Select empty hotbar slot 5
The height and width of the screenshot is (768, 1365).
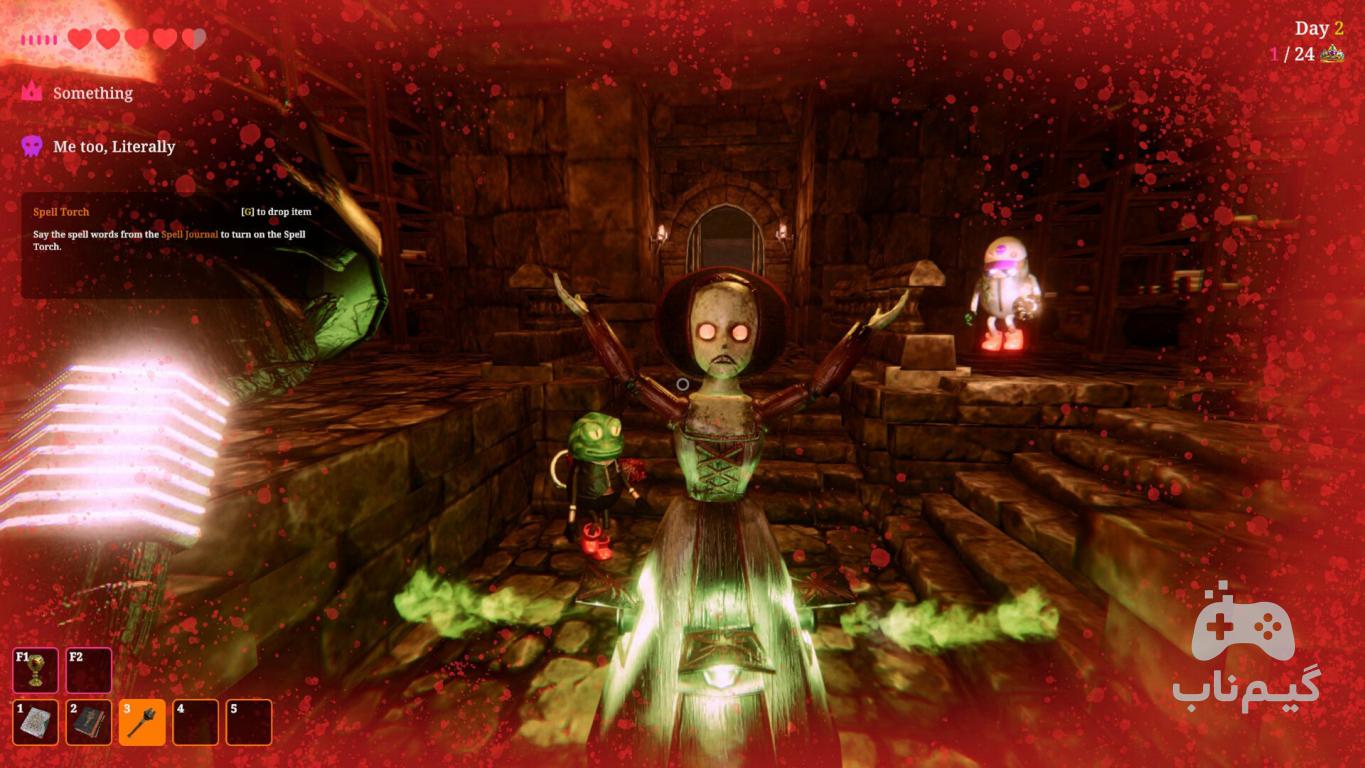click(x=249, y=722)
